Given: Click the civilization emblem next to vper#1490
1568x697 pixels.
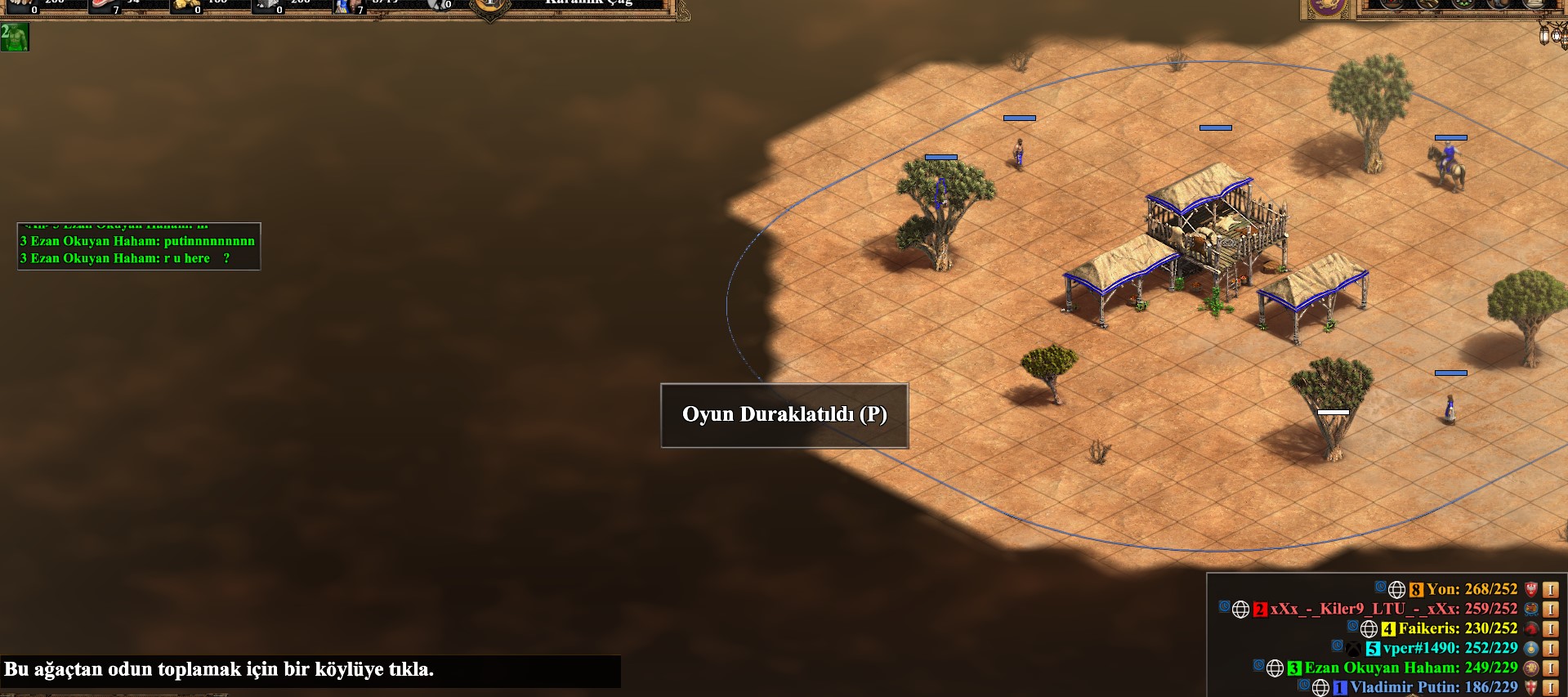Looking at the screenshot, I should point(1531,648).
